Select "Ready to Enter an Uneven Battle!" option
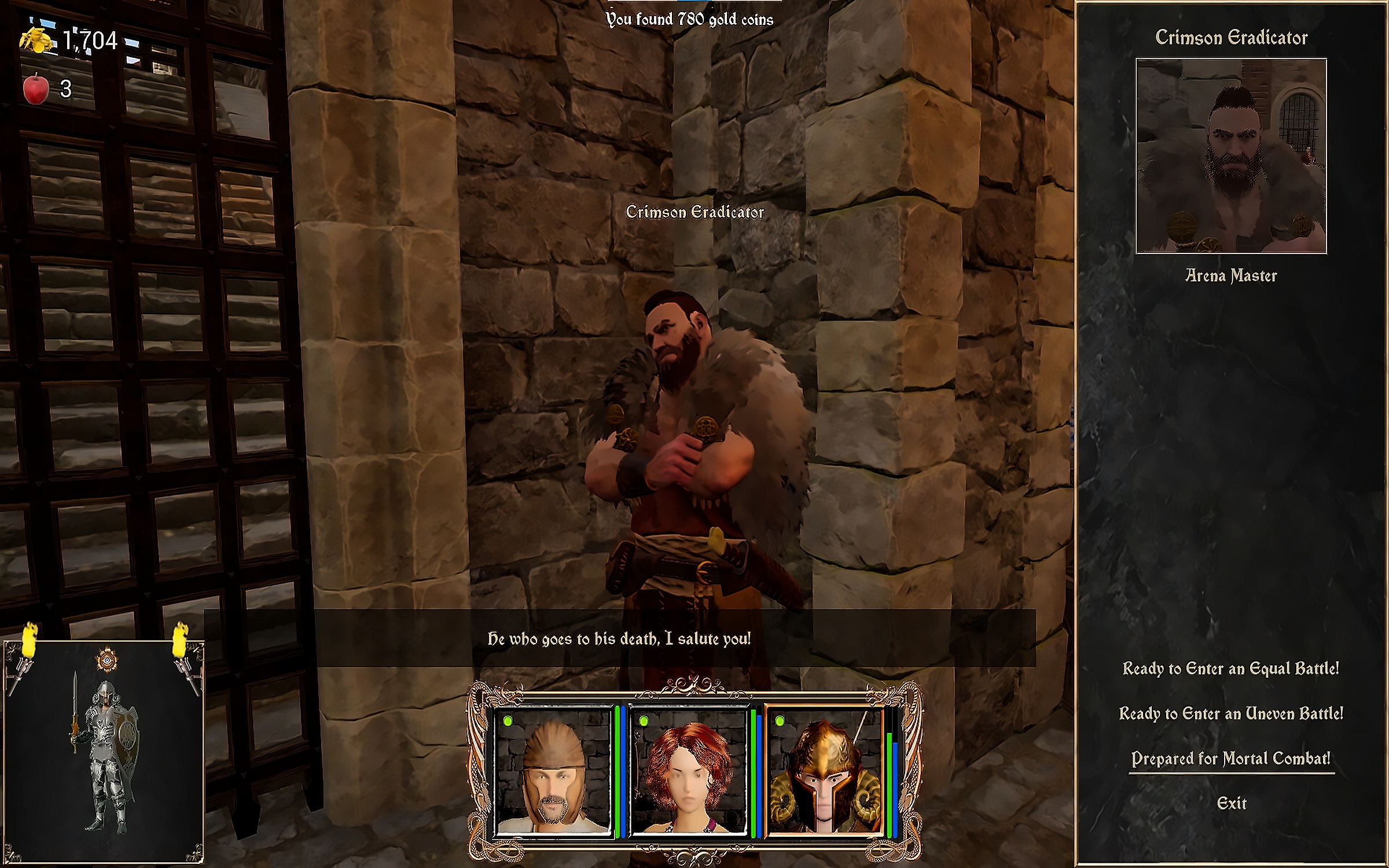1389x868 pixels. [1230, 713]
